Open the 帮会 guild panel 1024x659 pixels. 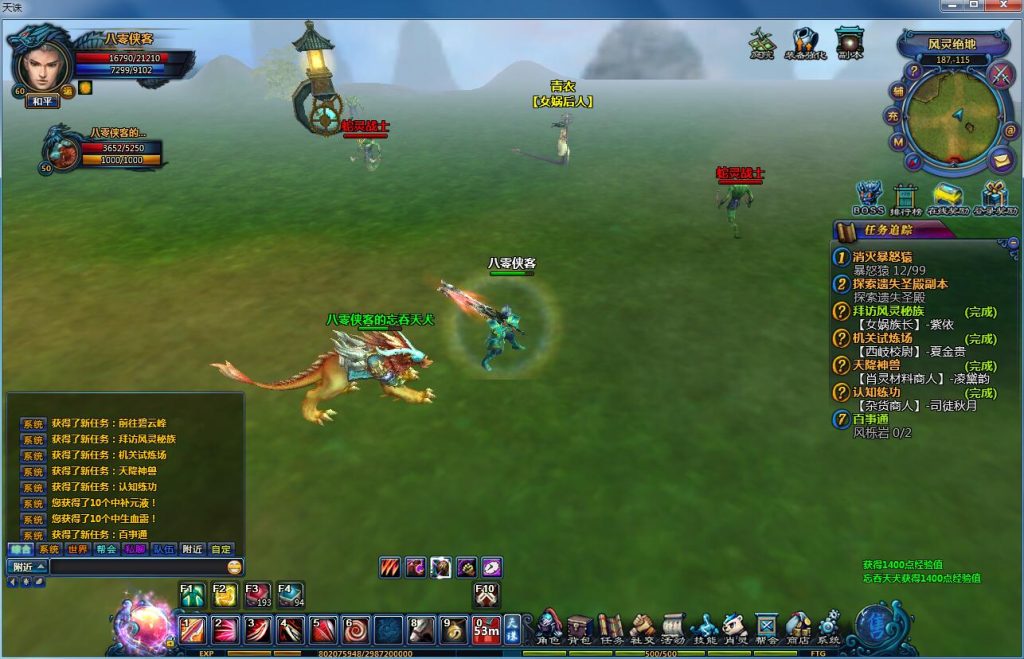click(x=766, y=627)
